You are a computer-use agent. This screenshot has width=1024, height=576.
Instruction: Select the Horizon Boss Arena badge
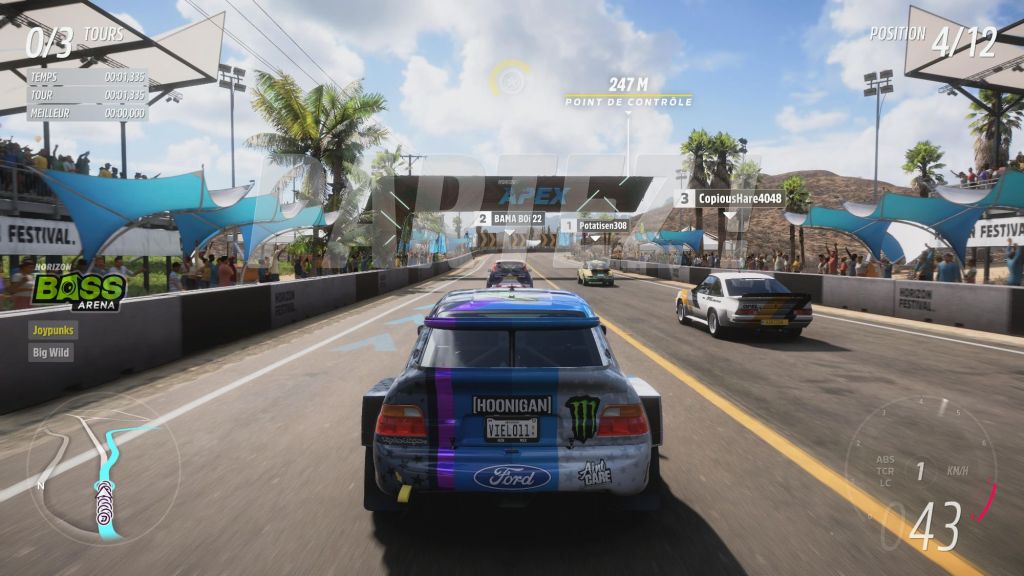point(78,288)
